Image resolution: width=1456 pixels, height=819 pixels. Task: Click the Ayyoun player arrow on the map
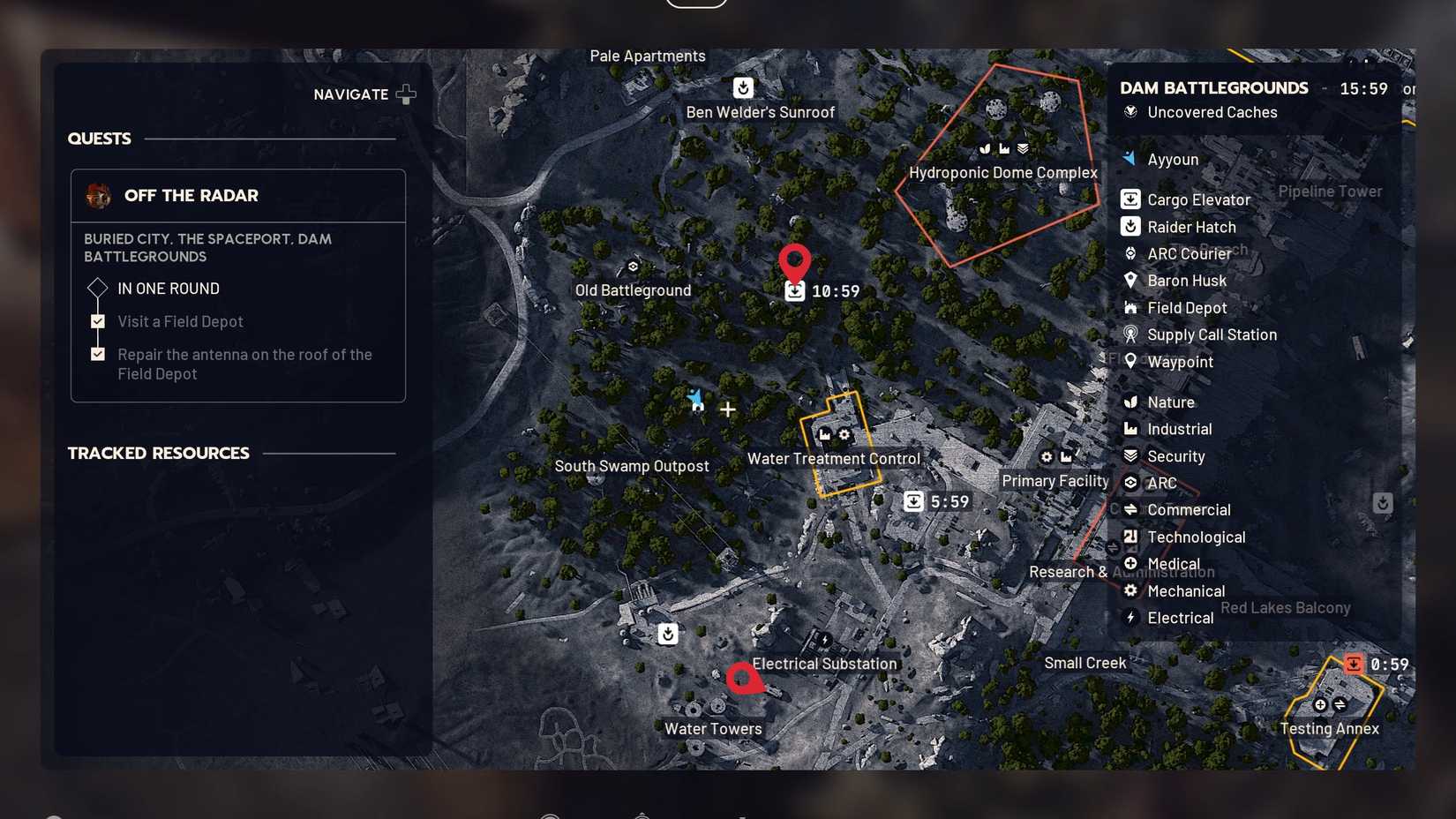point(695,400)
